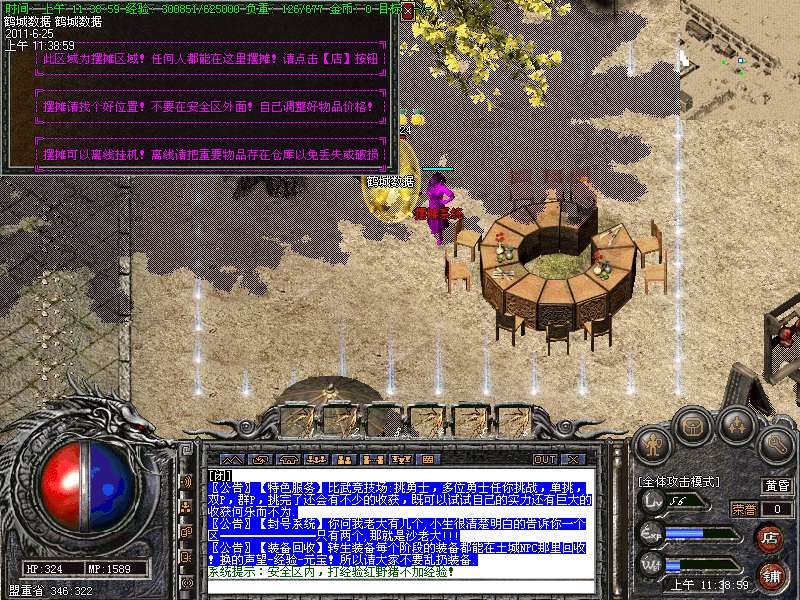
Task: Click the red 铺 stall button
Action: click(771, 577)
